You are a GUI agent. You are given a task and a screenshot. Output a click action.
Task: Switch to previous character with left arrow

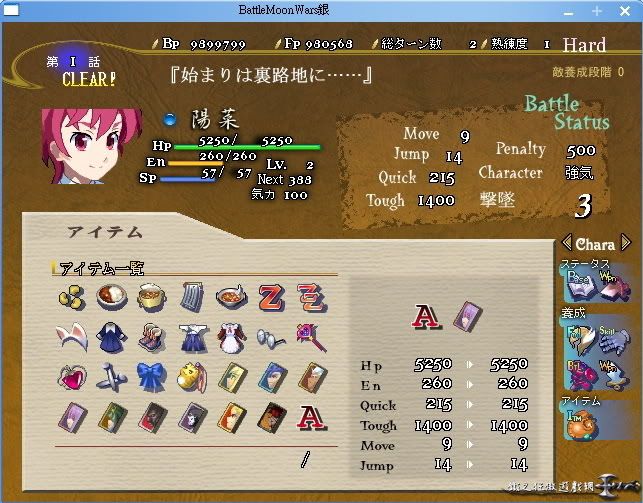tap(566, 243)
